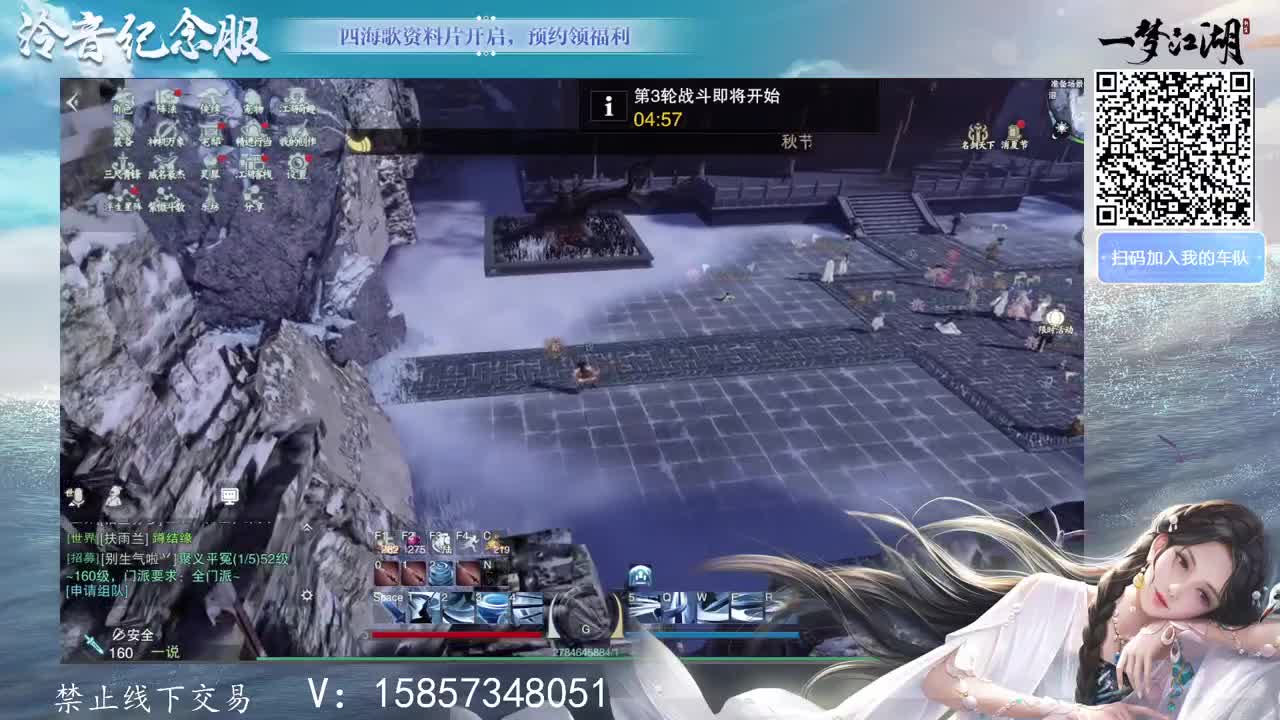Viewport: 1280px width, 720px height.
Task: Open the 消夏节 festival icon
Action: coord(1012,132)
